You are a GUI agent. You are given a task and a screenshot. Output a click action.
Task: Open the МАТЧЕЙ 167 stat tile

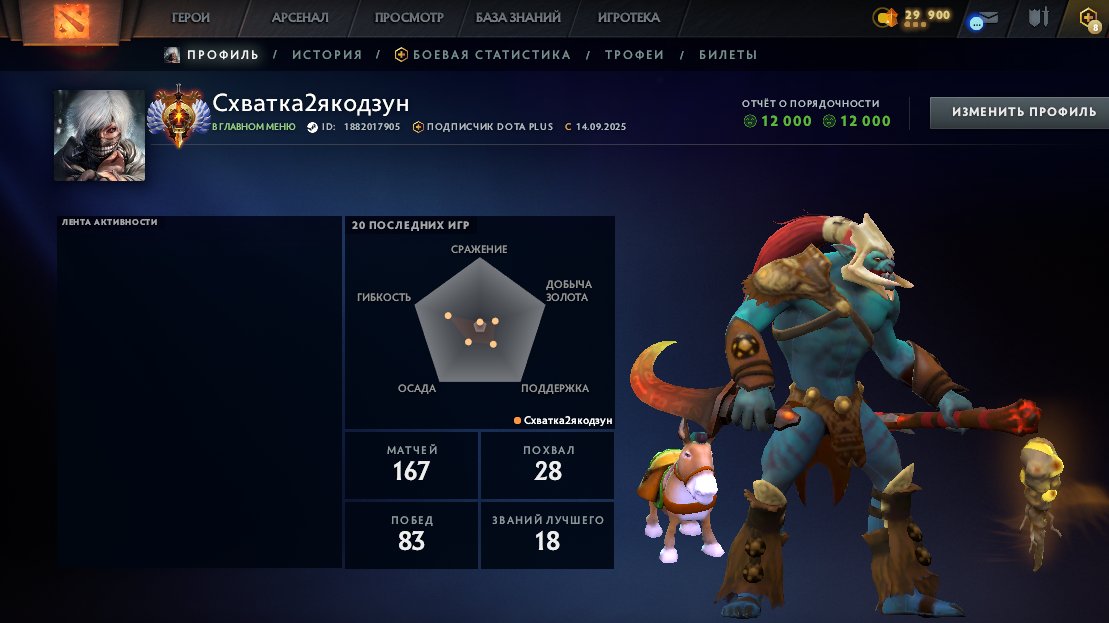pos(411,465)
